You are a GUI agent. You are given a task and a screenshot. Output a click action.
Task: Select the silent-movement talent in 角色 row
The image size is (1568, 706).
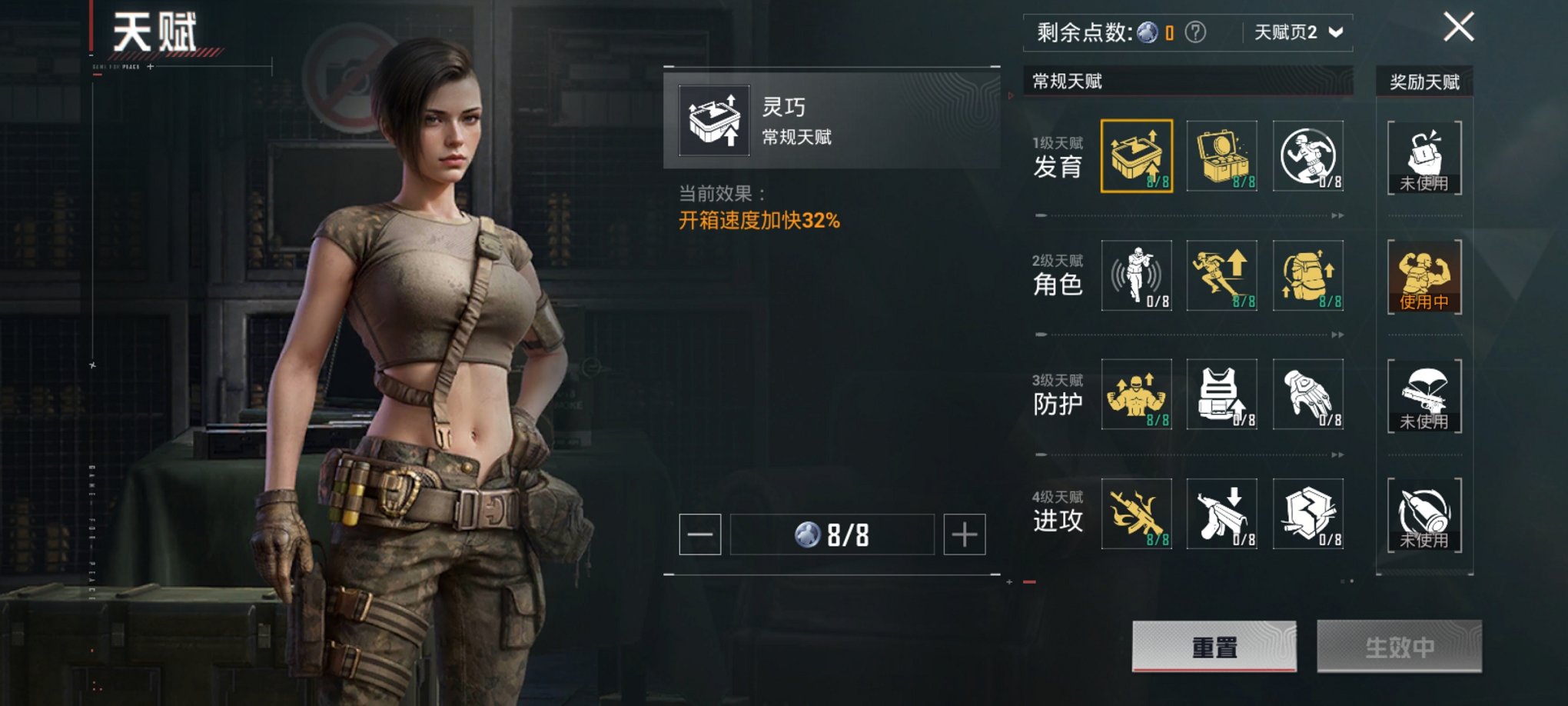1138,277
